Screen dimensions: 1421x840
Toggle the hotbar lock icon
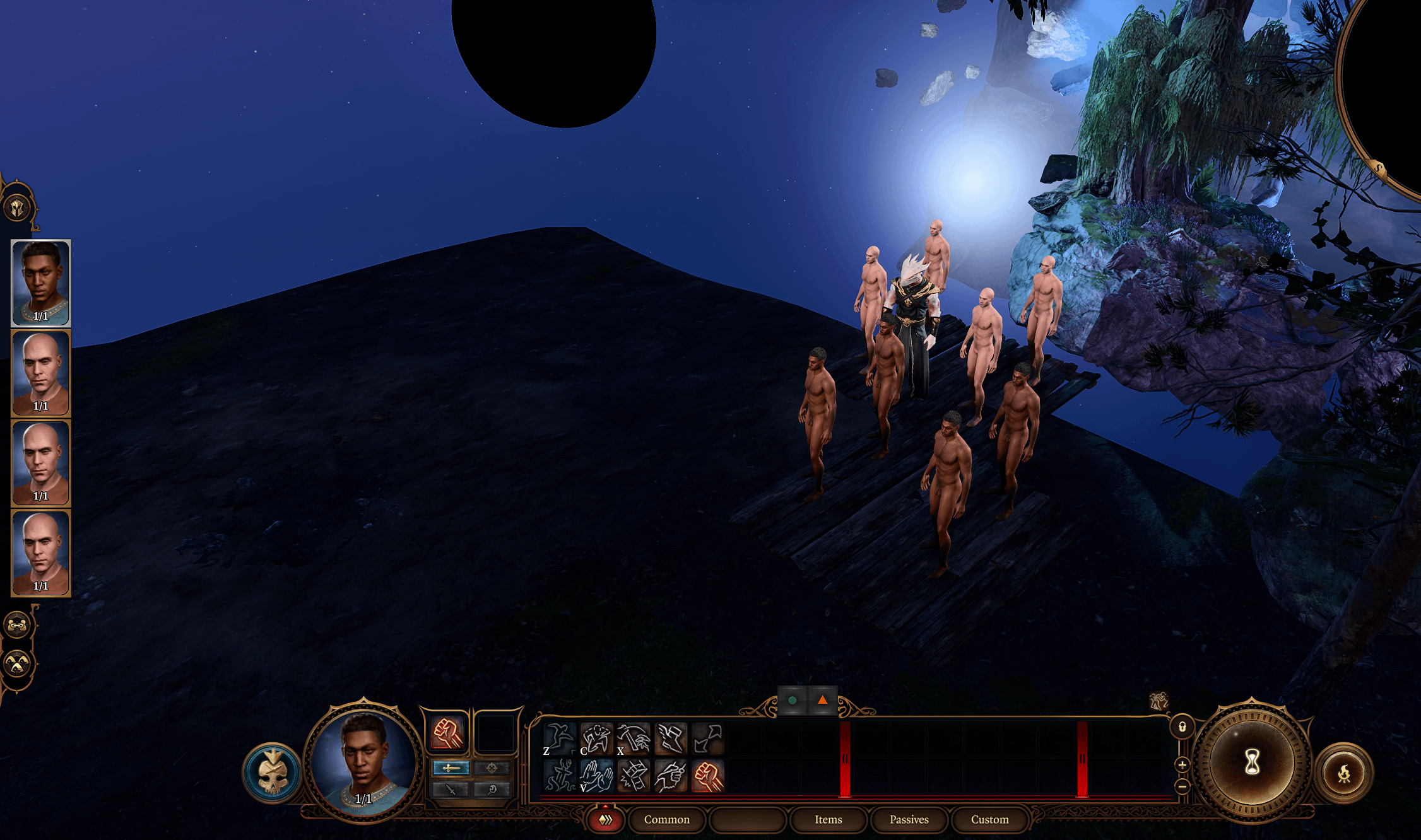click(x=1182, y=727)
